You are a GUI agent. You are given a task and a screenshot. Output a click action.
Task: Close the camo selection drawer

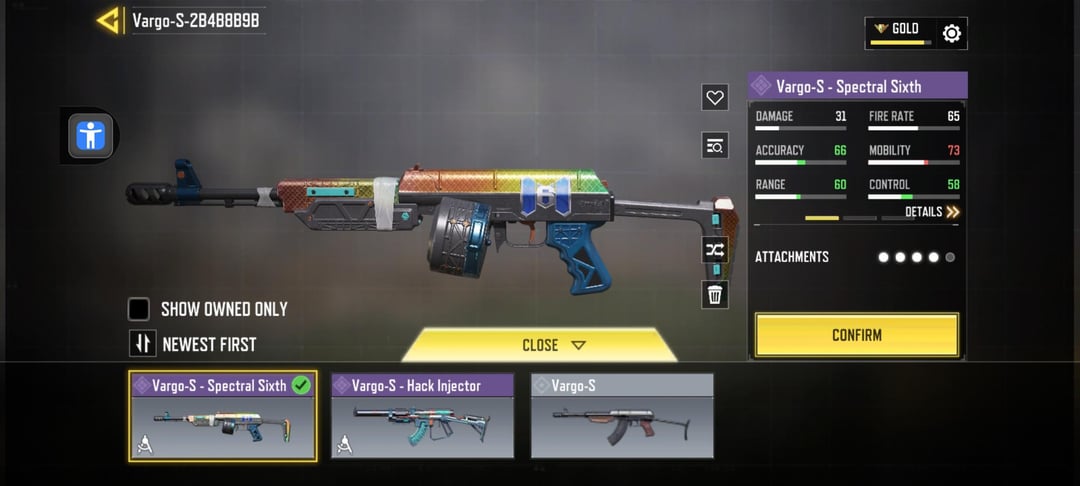coord(539,345)
